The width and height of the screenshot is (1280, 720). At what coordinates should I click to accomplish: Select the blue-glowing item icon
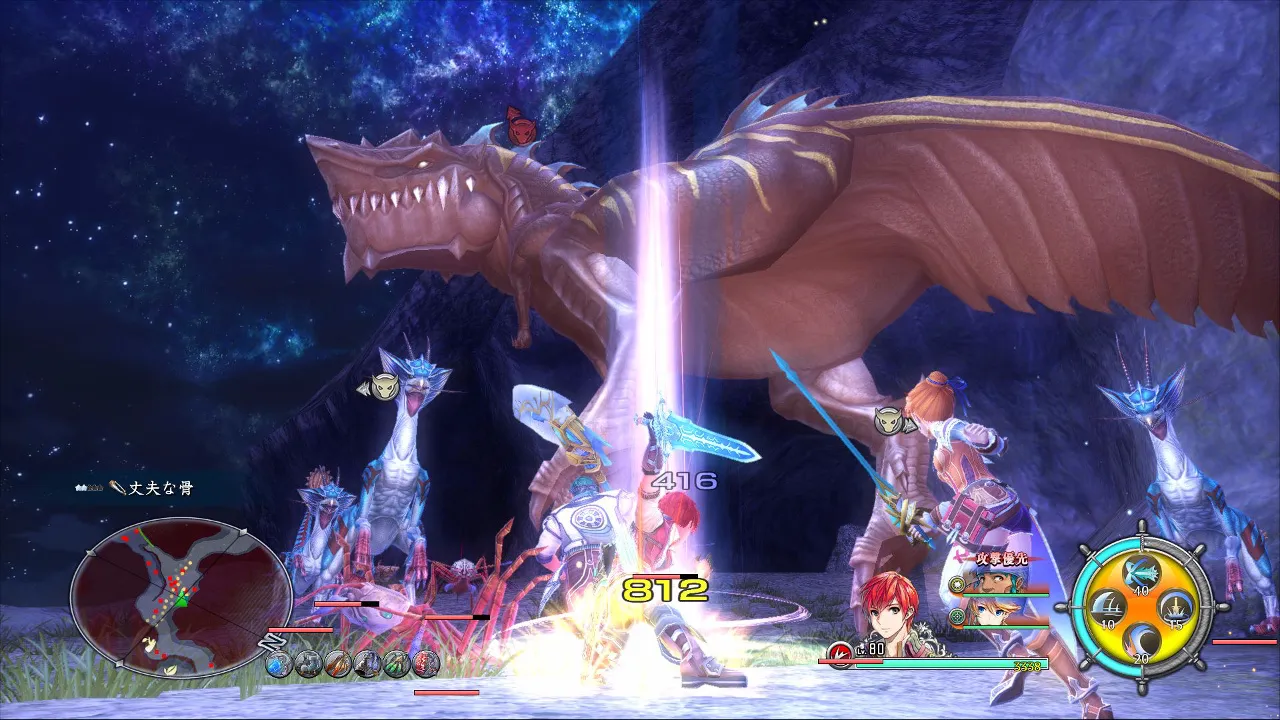(x=279, y=662)
